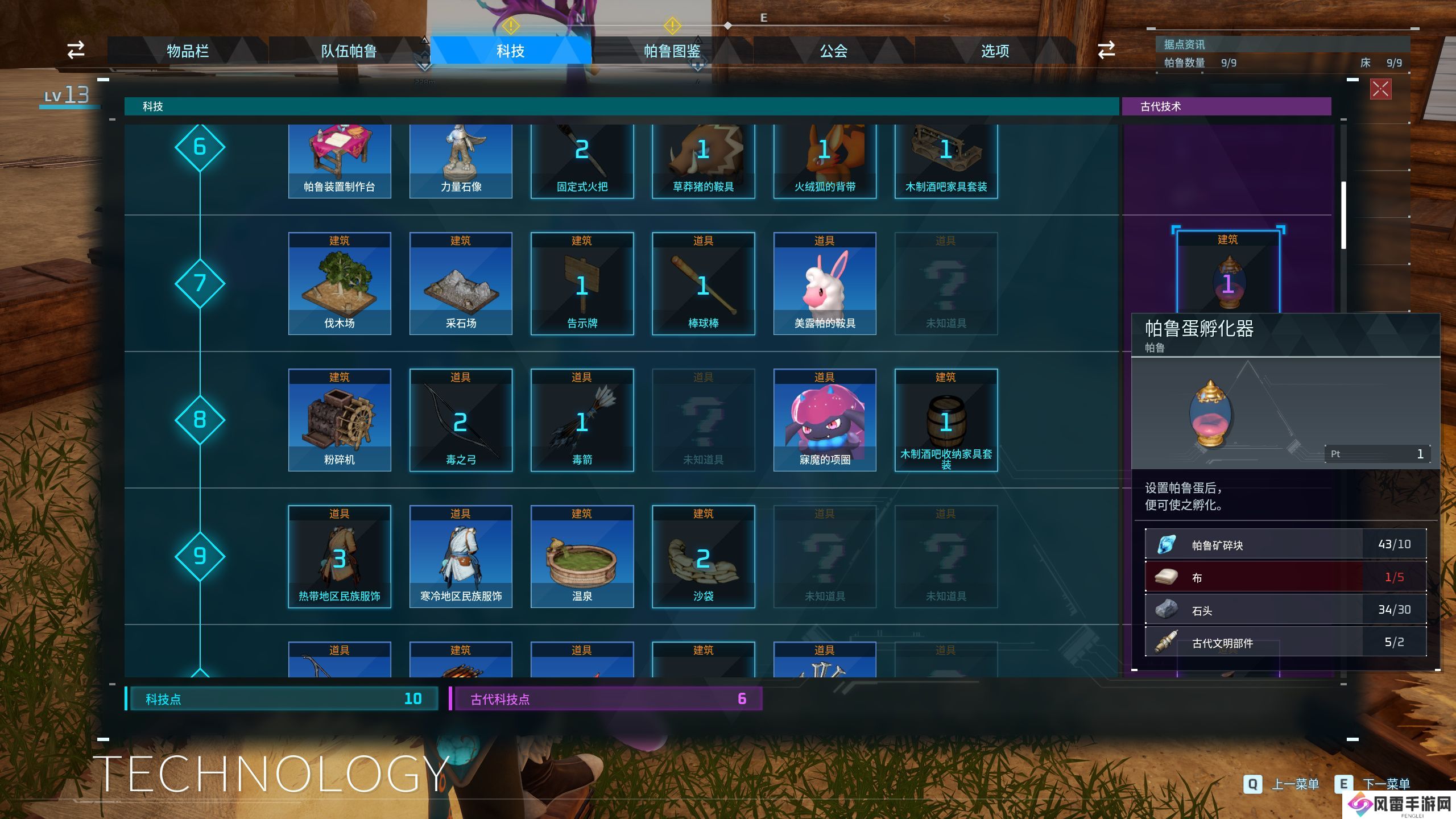Choose the 棒球棒 baseball bat technology
Image resolution: width=1456 pixels, height=819 pixels.
click(703, 283)
